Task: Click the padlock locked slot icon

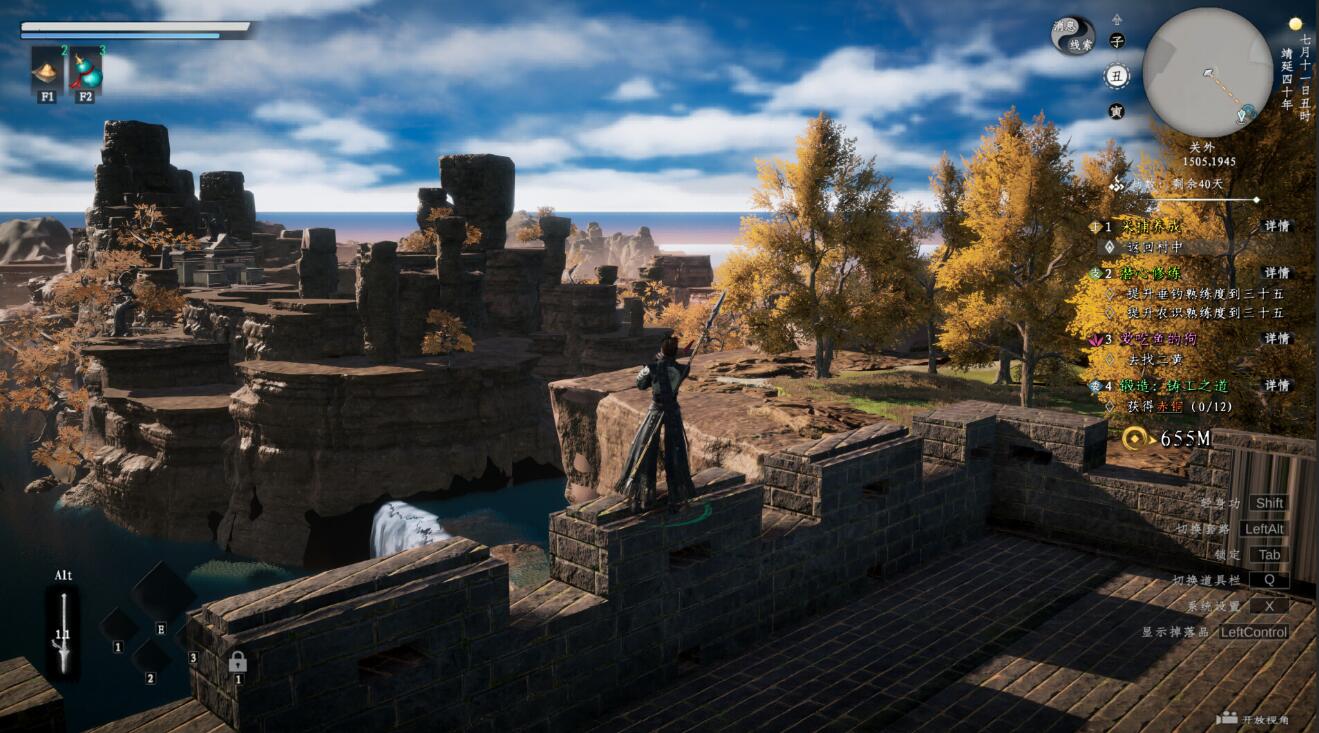Action: pyautogui.click(x=237, y=661)
